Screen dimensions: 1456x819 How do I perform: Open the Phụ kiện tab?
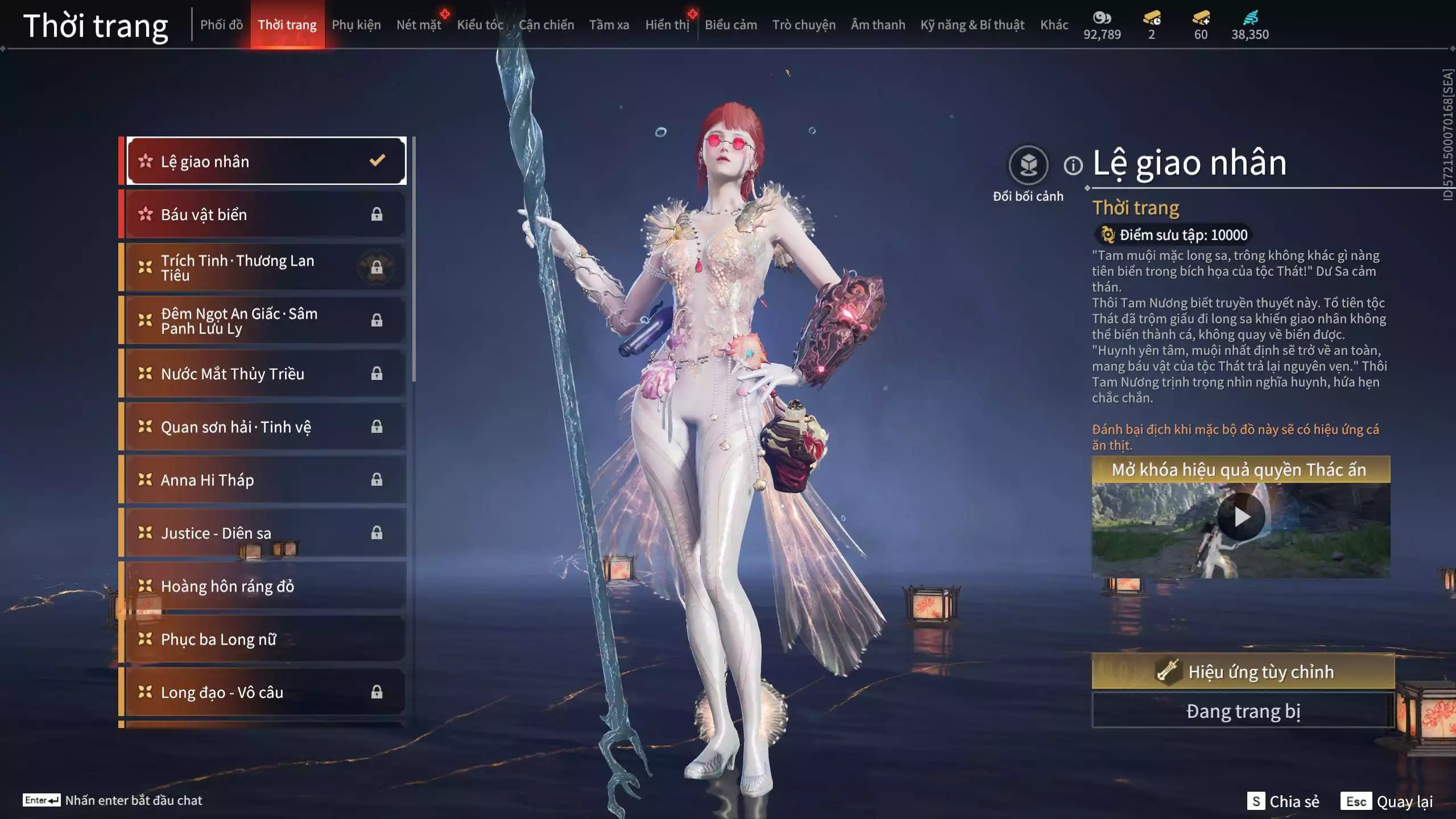356,25
